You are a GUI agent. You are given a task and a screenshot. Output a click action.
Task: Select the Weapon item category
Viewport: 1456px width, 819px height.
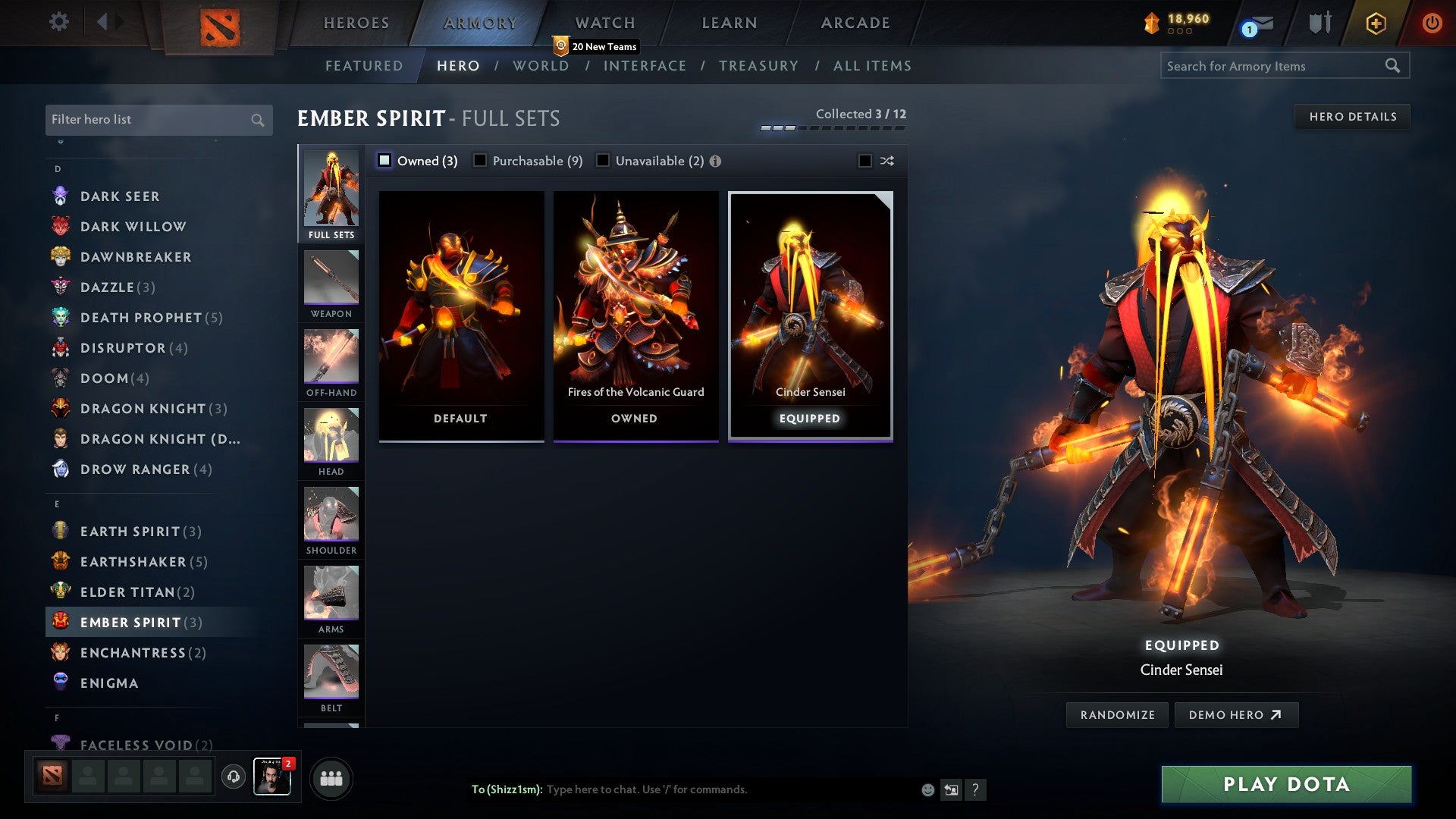(331, 281)
